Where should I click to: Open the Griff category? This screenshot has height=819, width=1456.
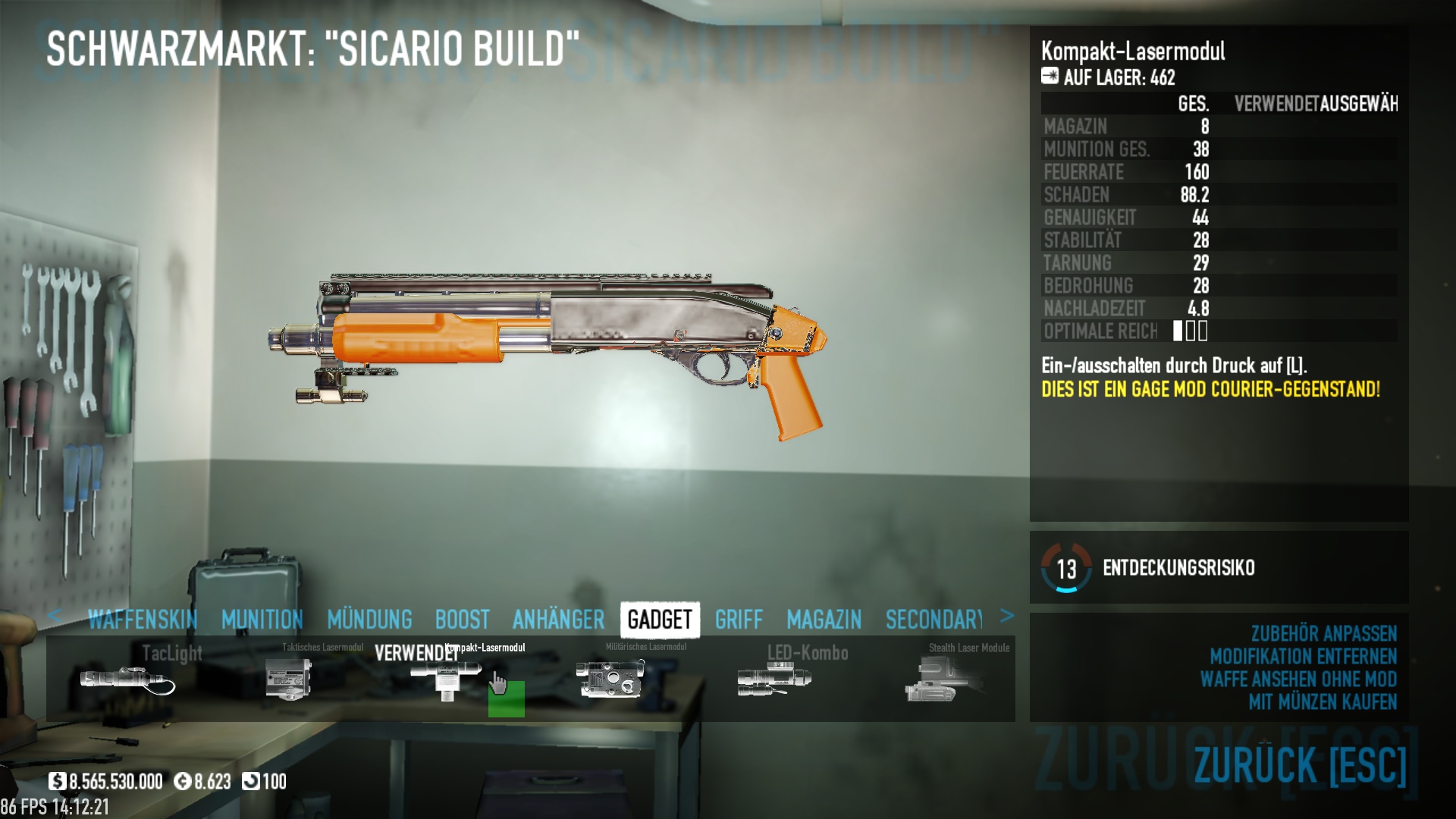click(739, 620)
